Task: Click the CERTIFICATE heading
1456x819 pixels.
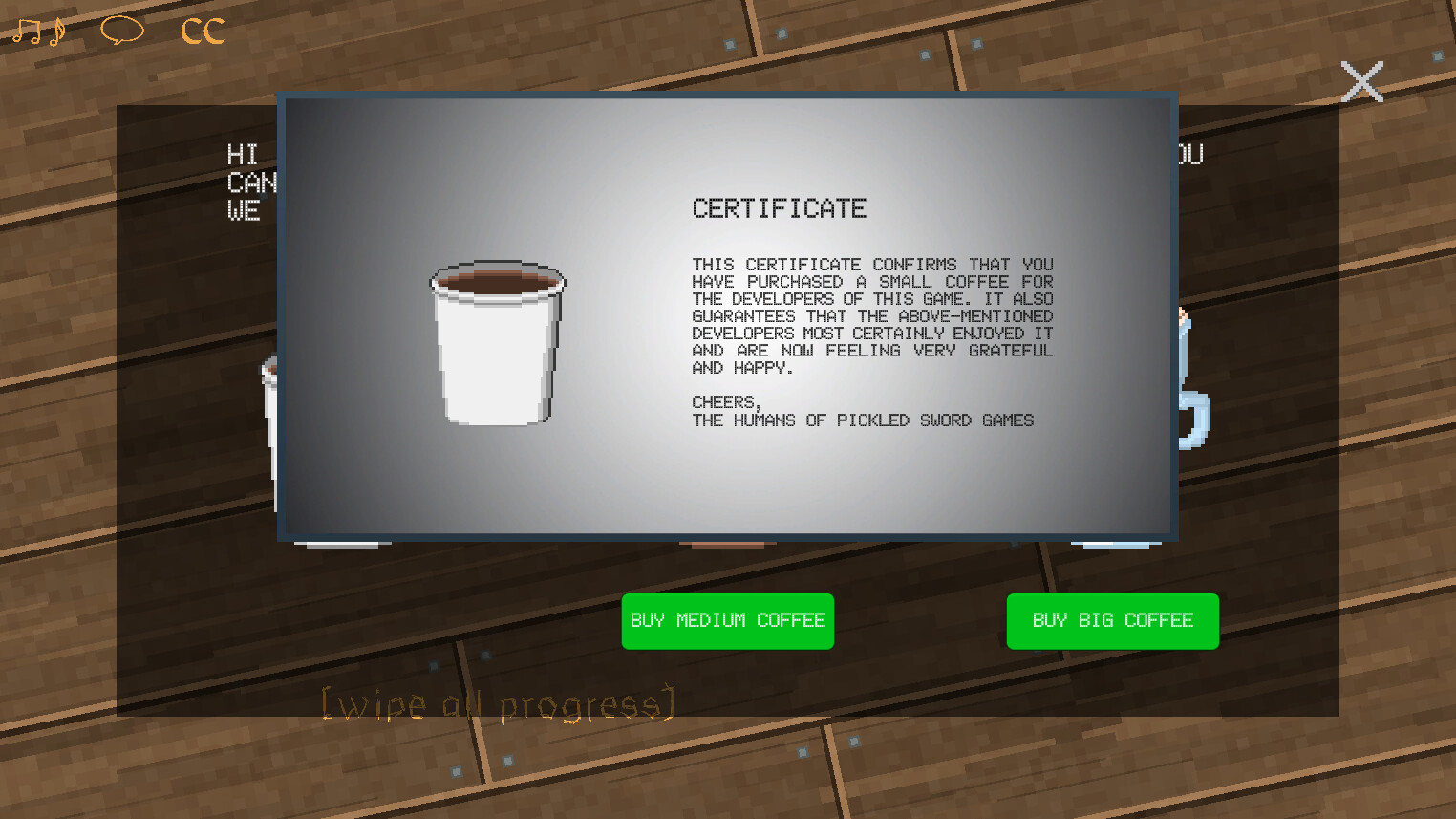Action: point(780,208)
